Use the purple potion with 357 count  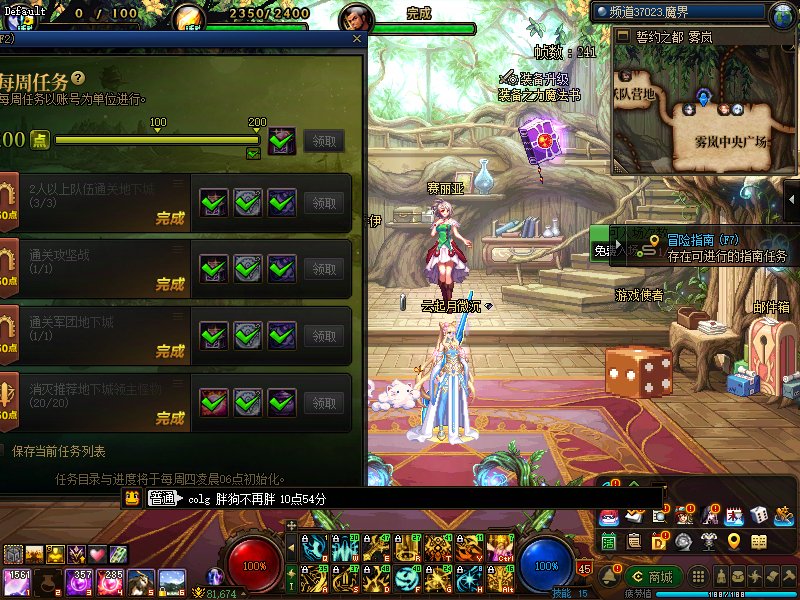pyautogui.click(x=78, y=579)
